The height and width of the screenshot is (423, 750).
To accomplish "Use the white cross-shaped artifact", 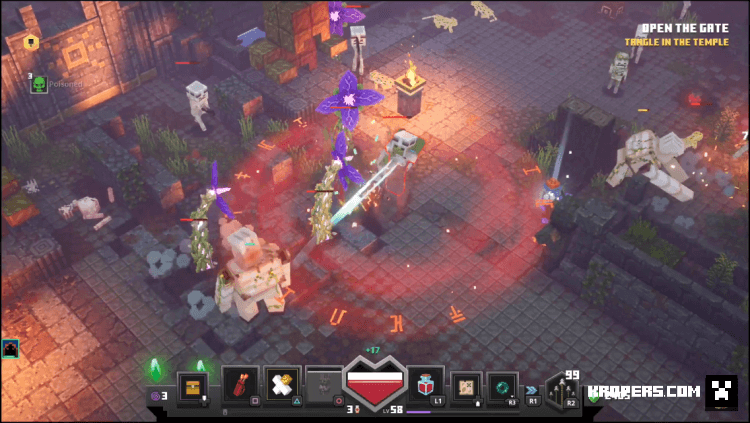I will [282, 385].
